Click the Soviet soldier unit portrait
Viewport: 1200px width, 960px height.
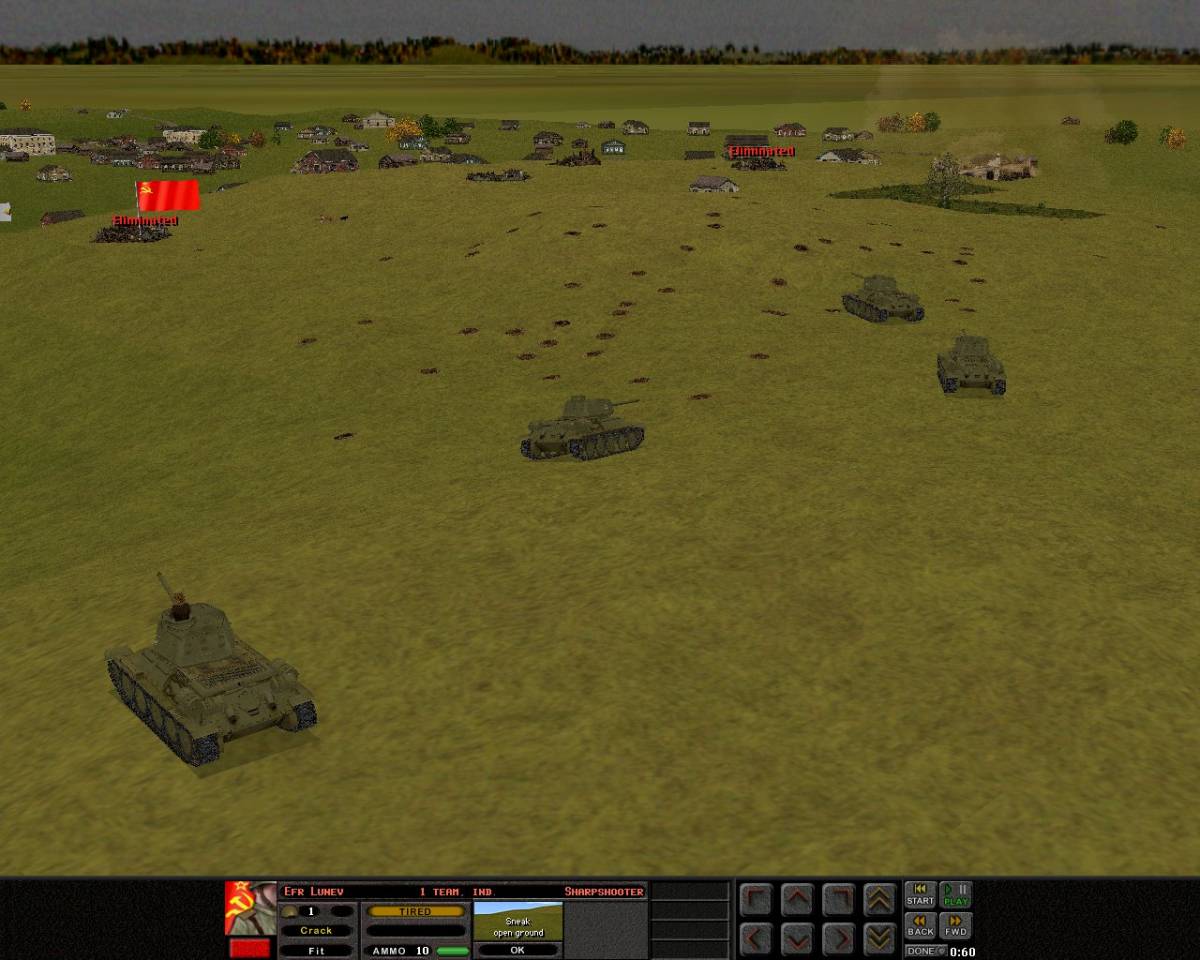click(x=250, y=908)
